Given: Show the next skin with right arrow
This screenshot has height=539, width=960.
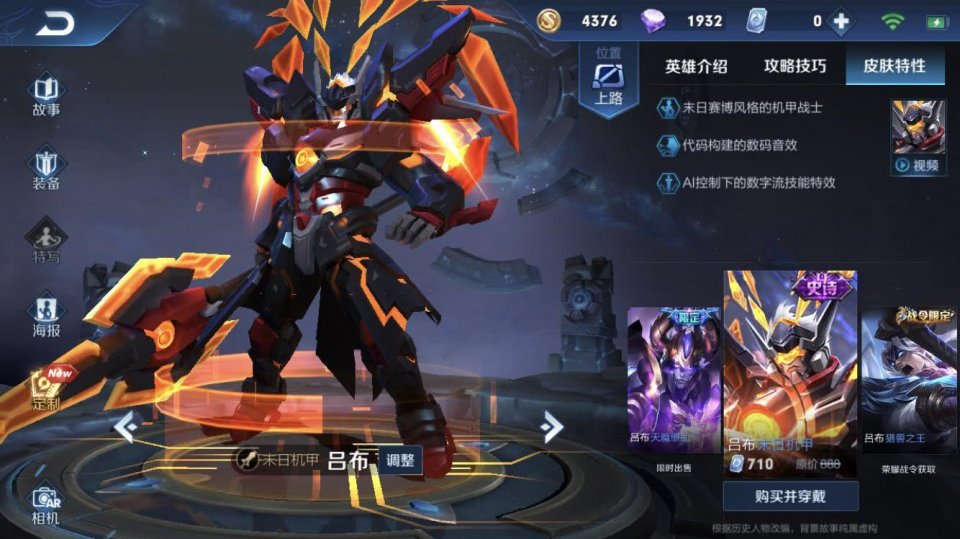Looking at the screenshot, I should click(x=550, y=427).
